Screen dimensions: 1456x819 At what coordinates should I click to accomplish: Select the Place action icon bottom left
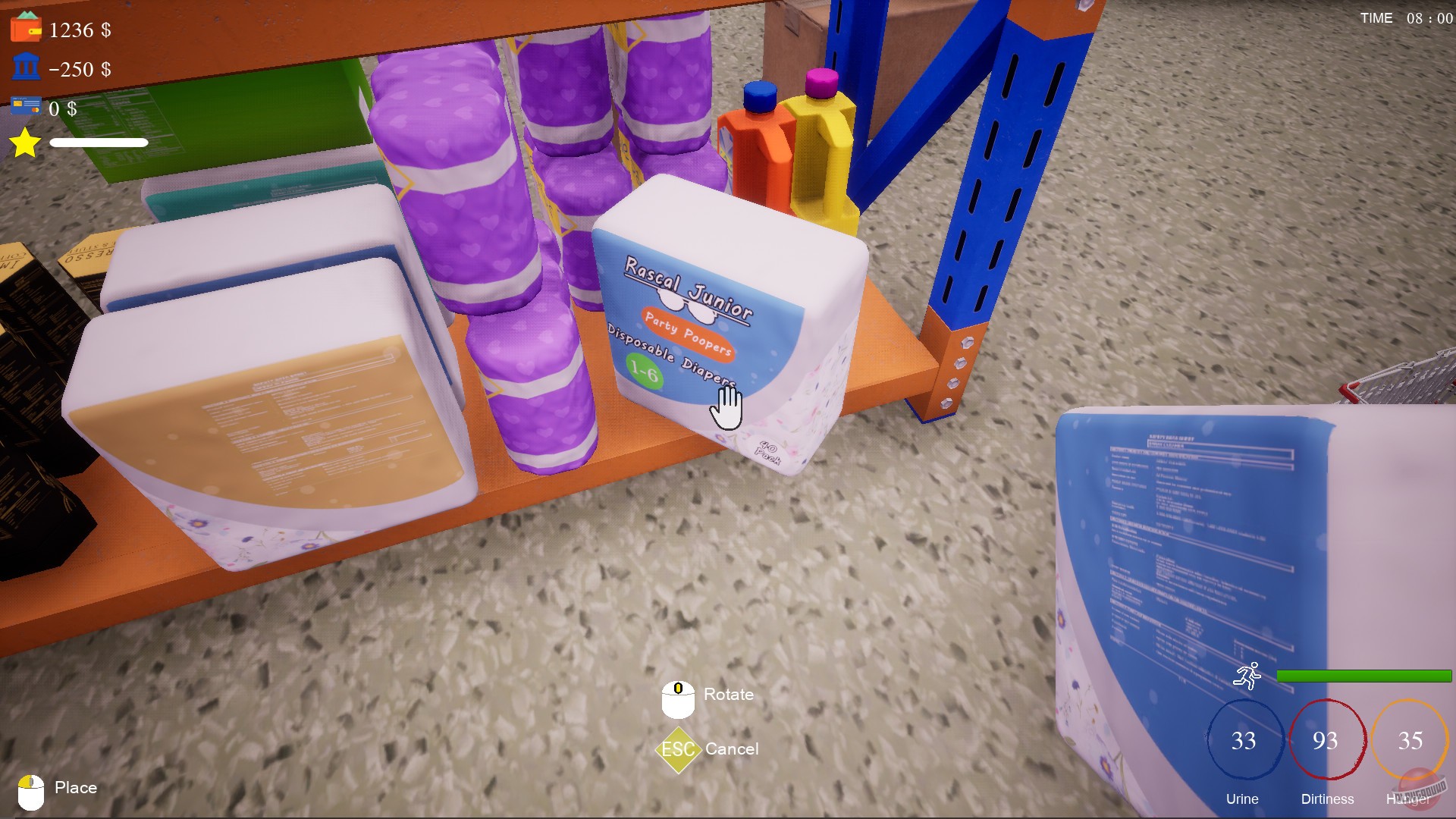[30, 789]
